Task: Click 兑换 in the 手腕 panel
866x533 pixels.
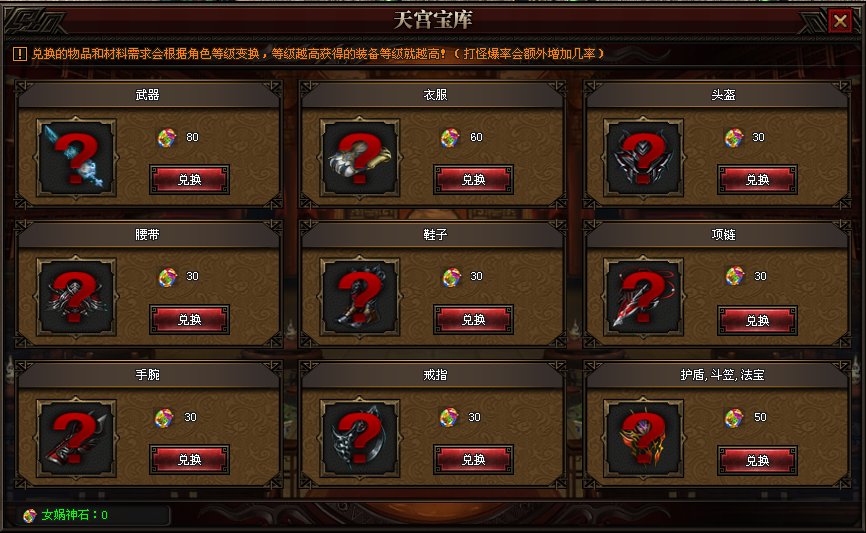Action: coord(189,460)
